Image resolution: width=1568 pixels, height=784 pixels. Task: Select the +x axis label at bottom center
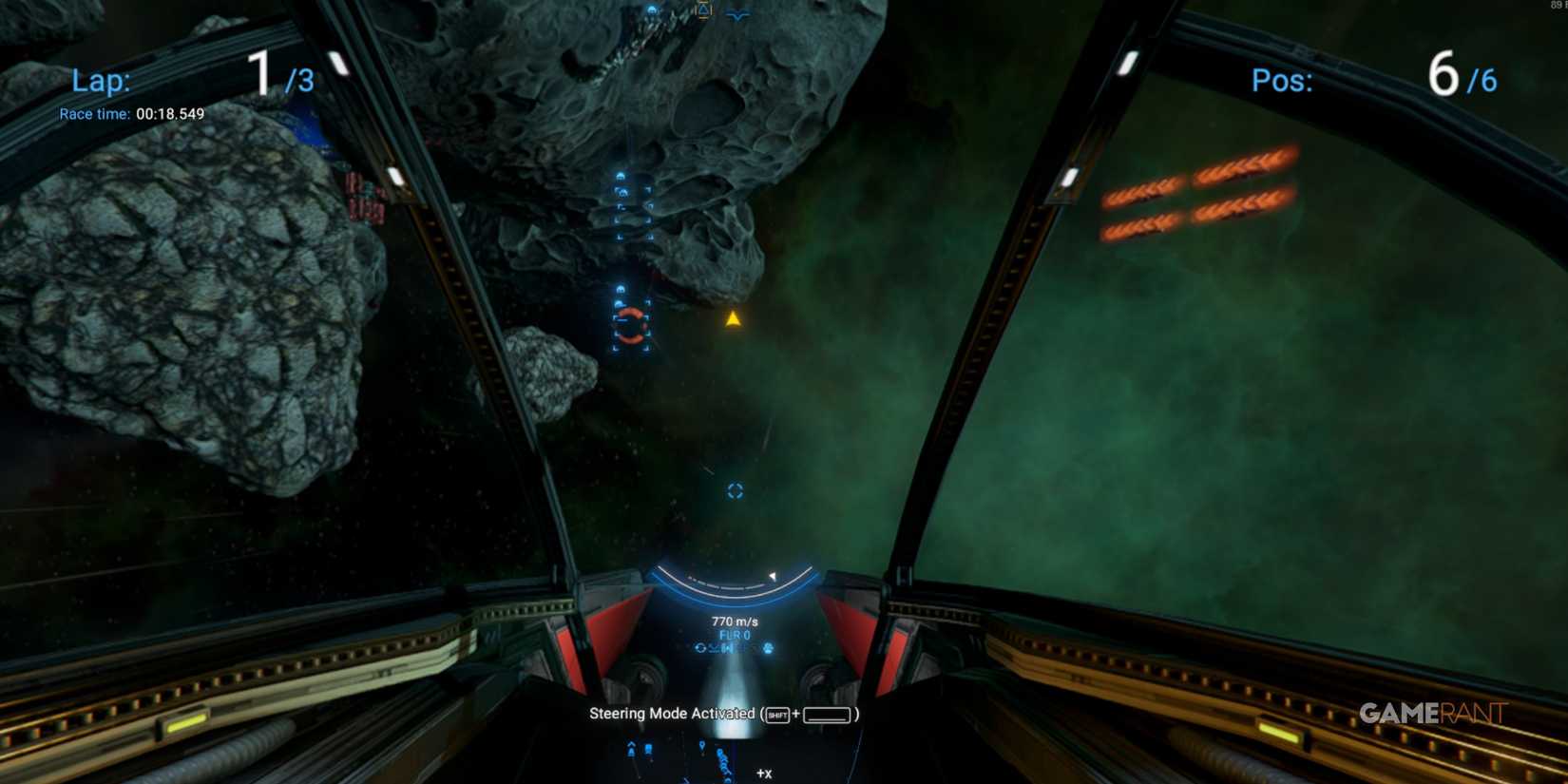tap(763, 774)
